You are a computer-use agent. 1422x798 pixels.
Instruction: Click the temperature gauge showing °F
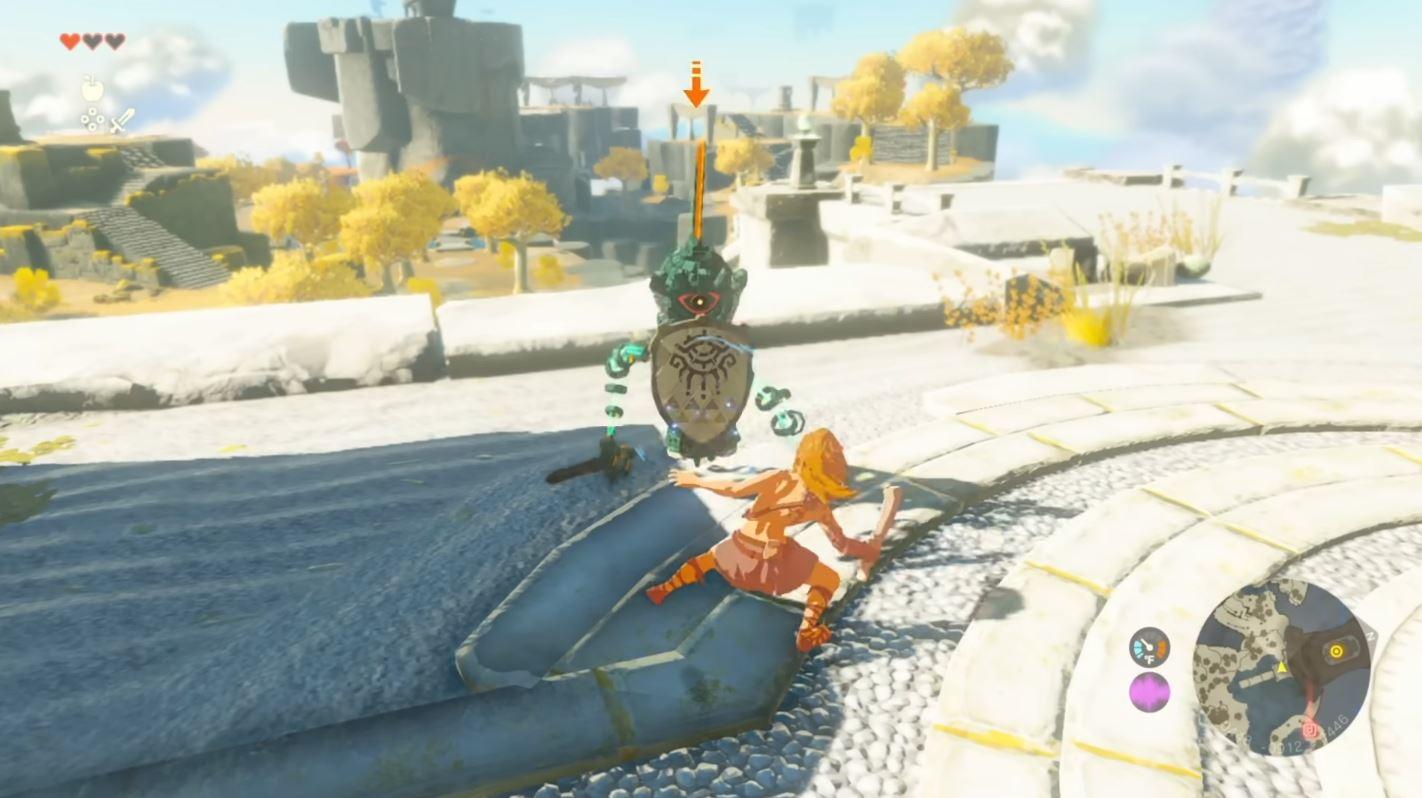pos(1148,647)
